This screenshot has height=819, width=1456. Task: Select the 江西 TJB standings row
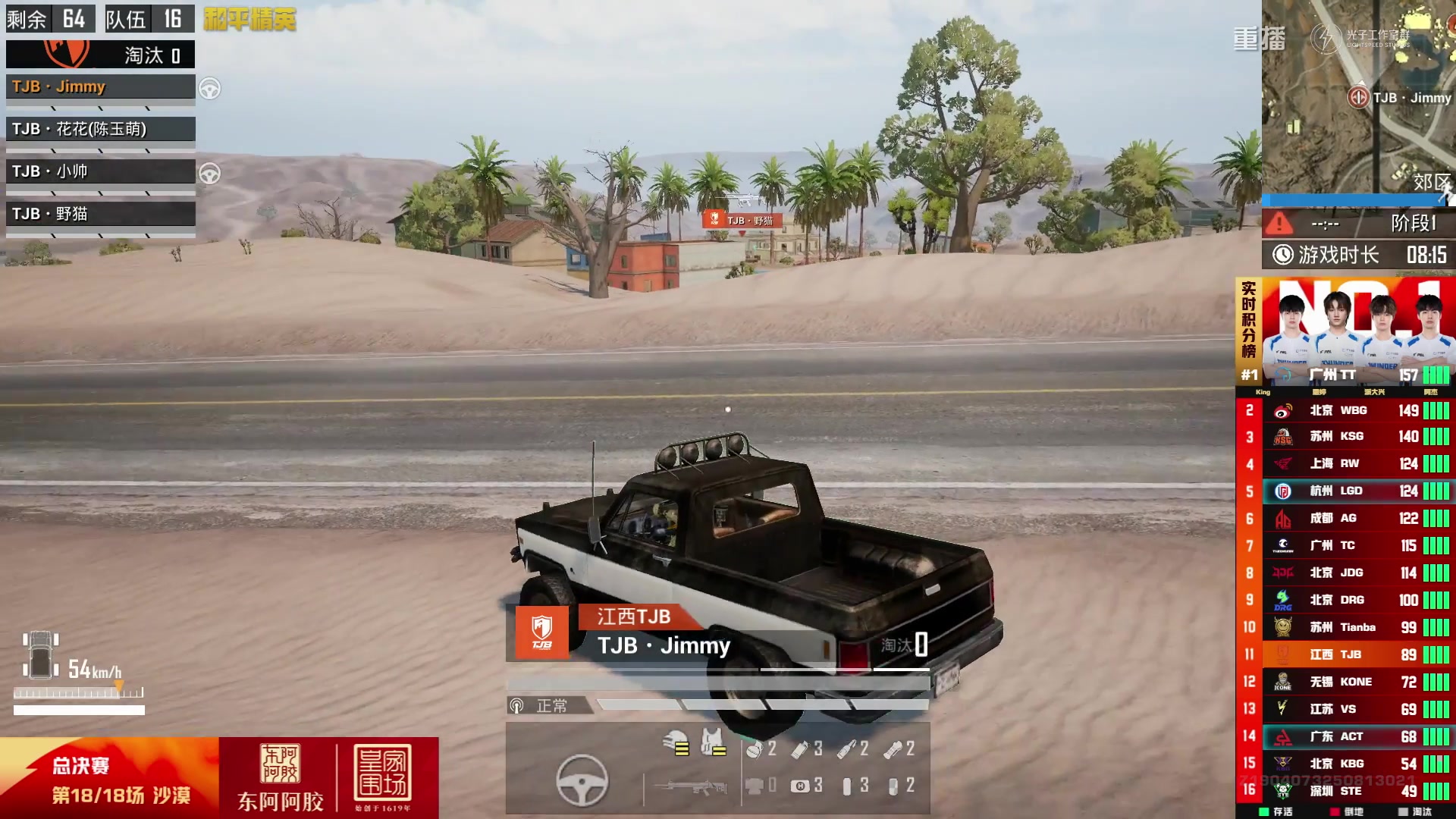(1345, 654)
